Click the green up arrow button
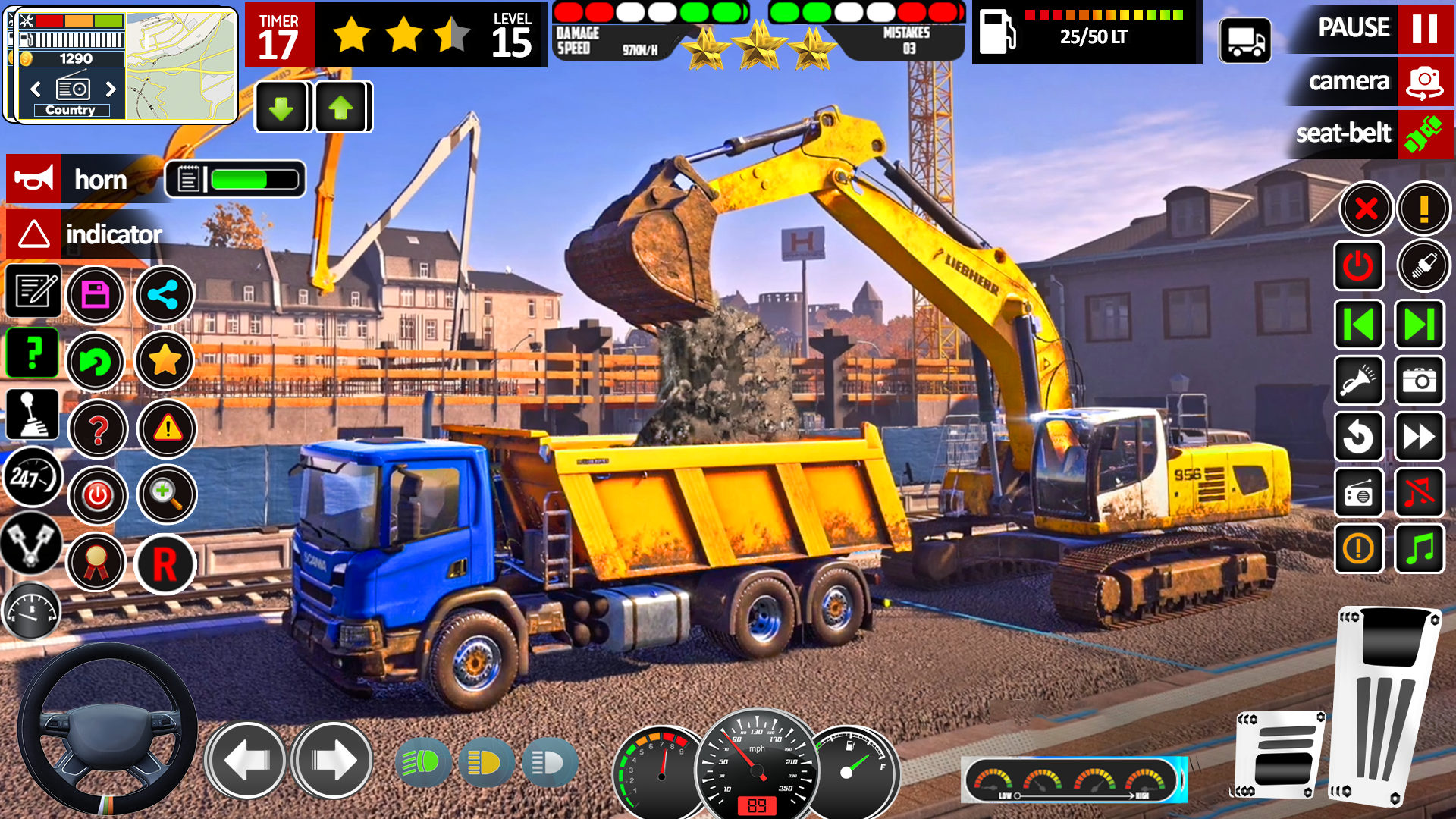Image resolution: width=1456 pixels, height=819 pixels. [340, 108]
